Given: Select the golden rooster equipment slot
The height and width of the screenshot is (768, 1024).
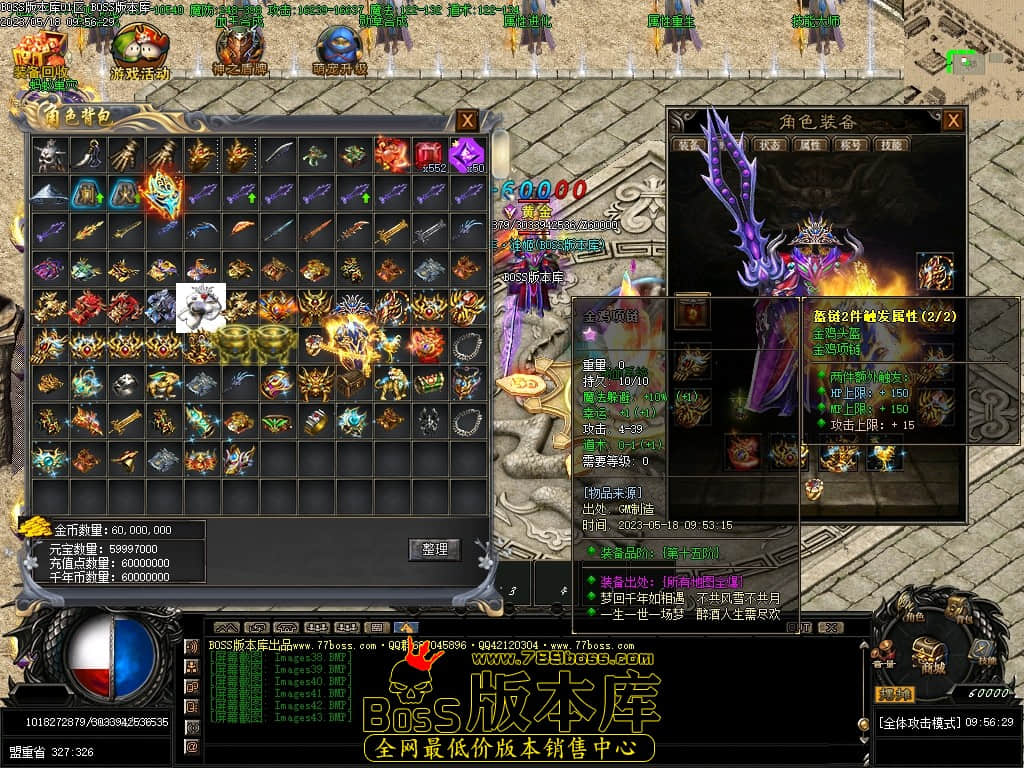Looking at the screenshot, I should pyautogui.click(x=935, y=272).
